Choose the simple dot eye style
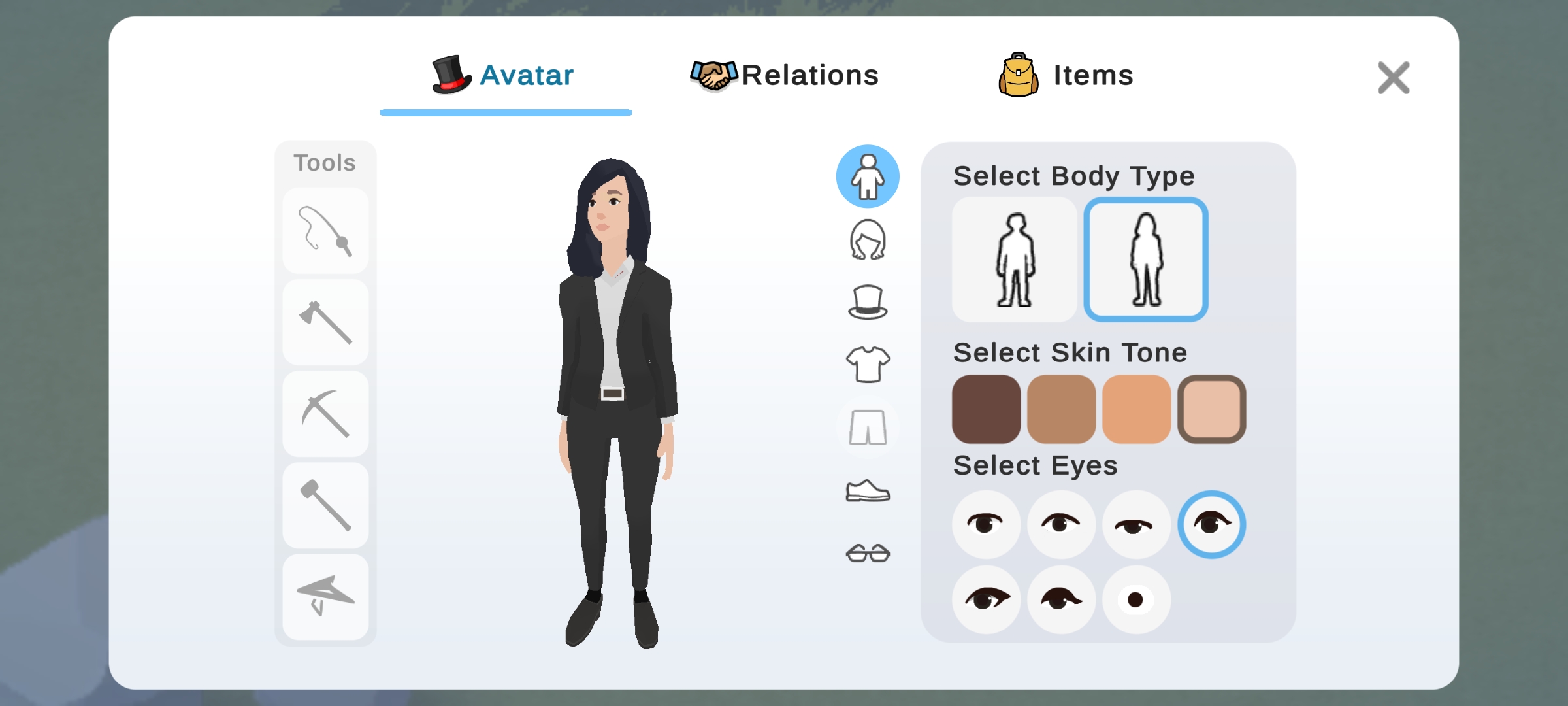Viewport: 1568px width, 706px height. (x=1136, y=599)
